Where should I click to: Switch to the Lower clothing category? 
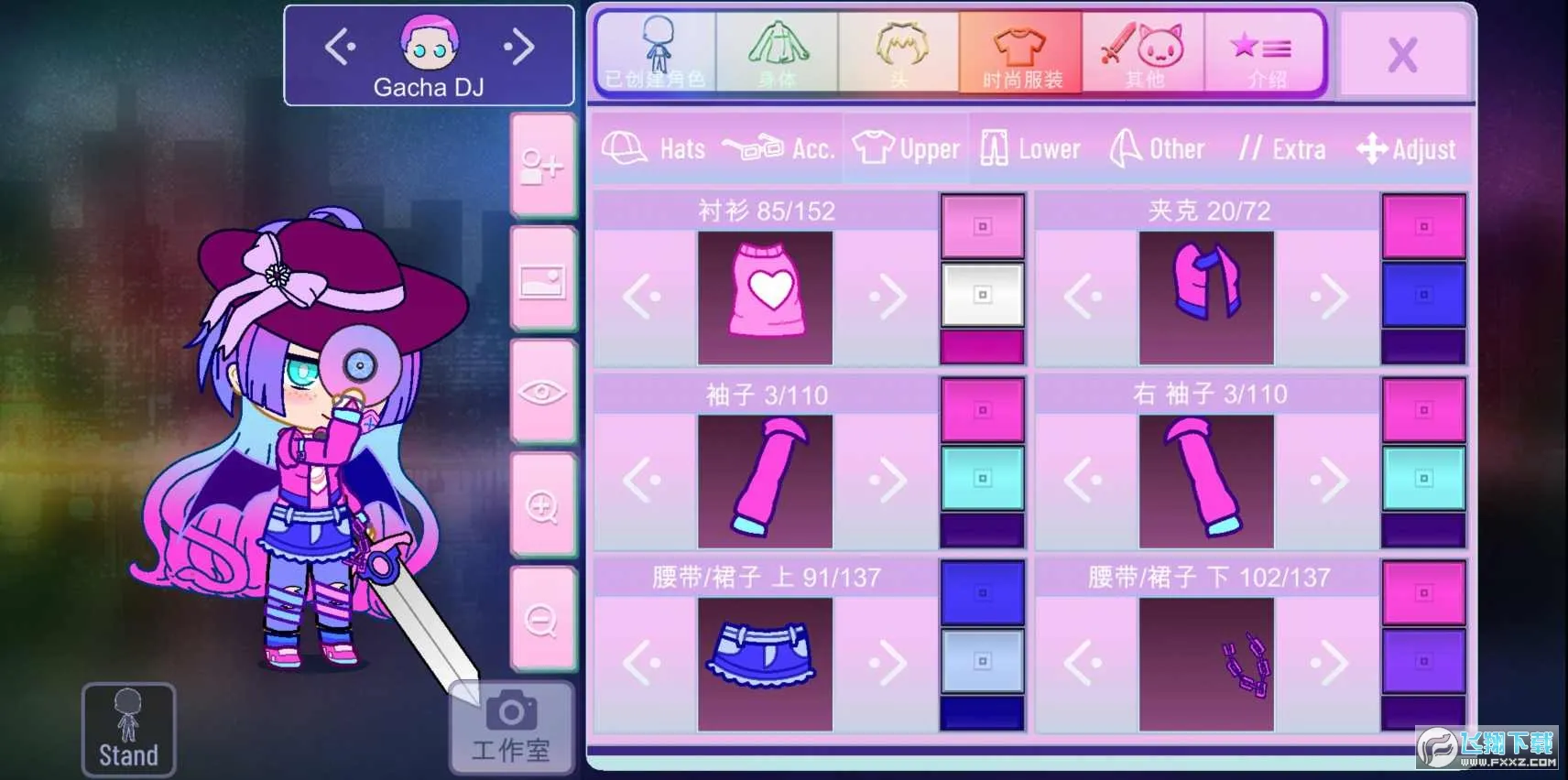point(1030,147)
